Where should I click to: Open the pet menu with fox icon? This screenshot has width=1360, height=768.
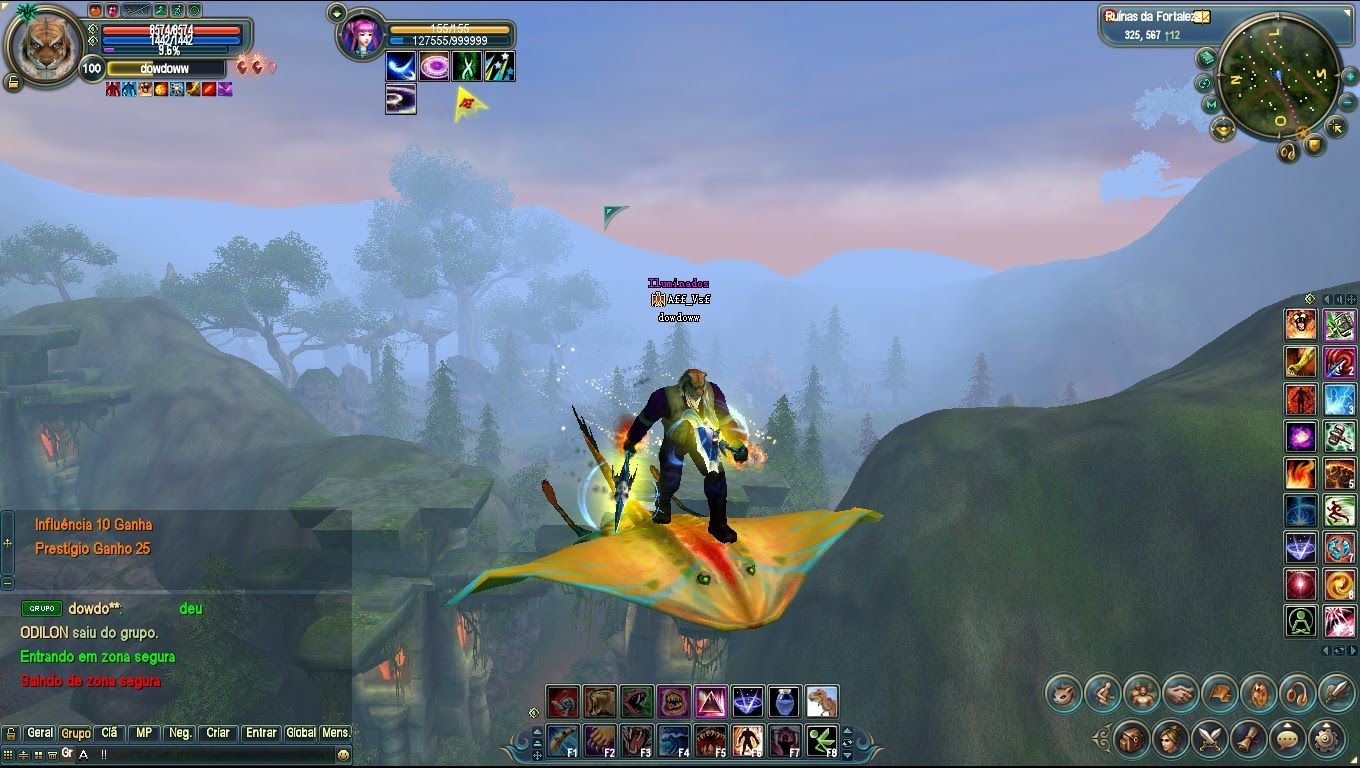(x=1064, y=693)
